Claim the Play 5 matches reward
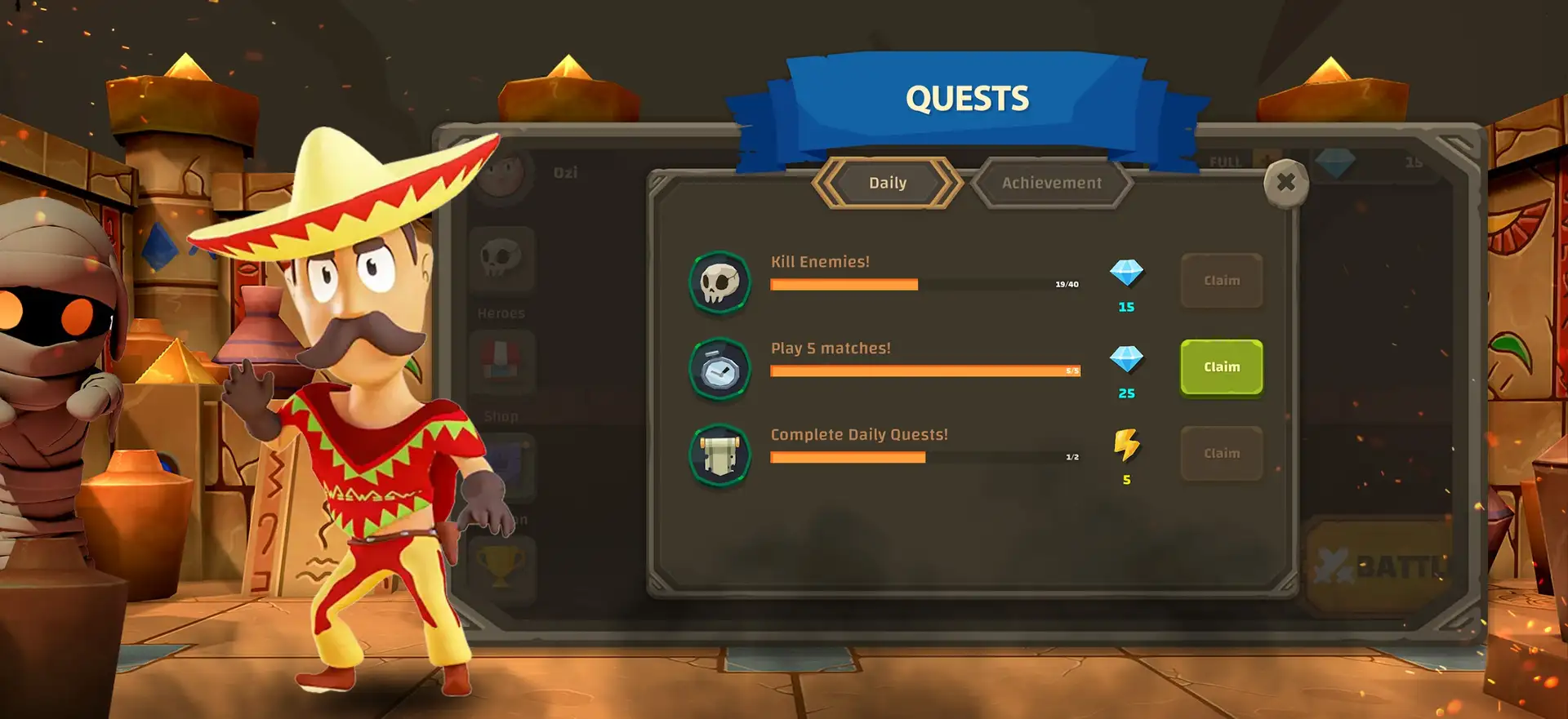Image resolution: width=1568 pixels, height=719 pixels. [1221, 367]
